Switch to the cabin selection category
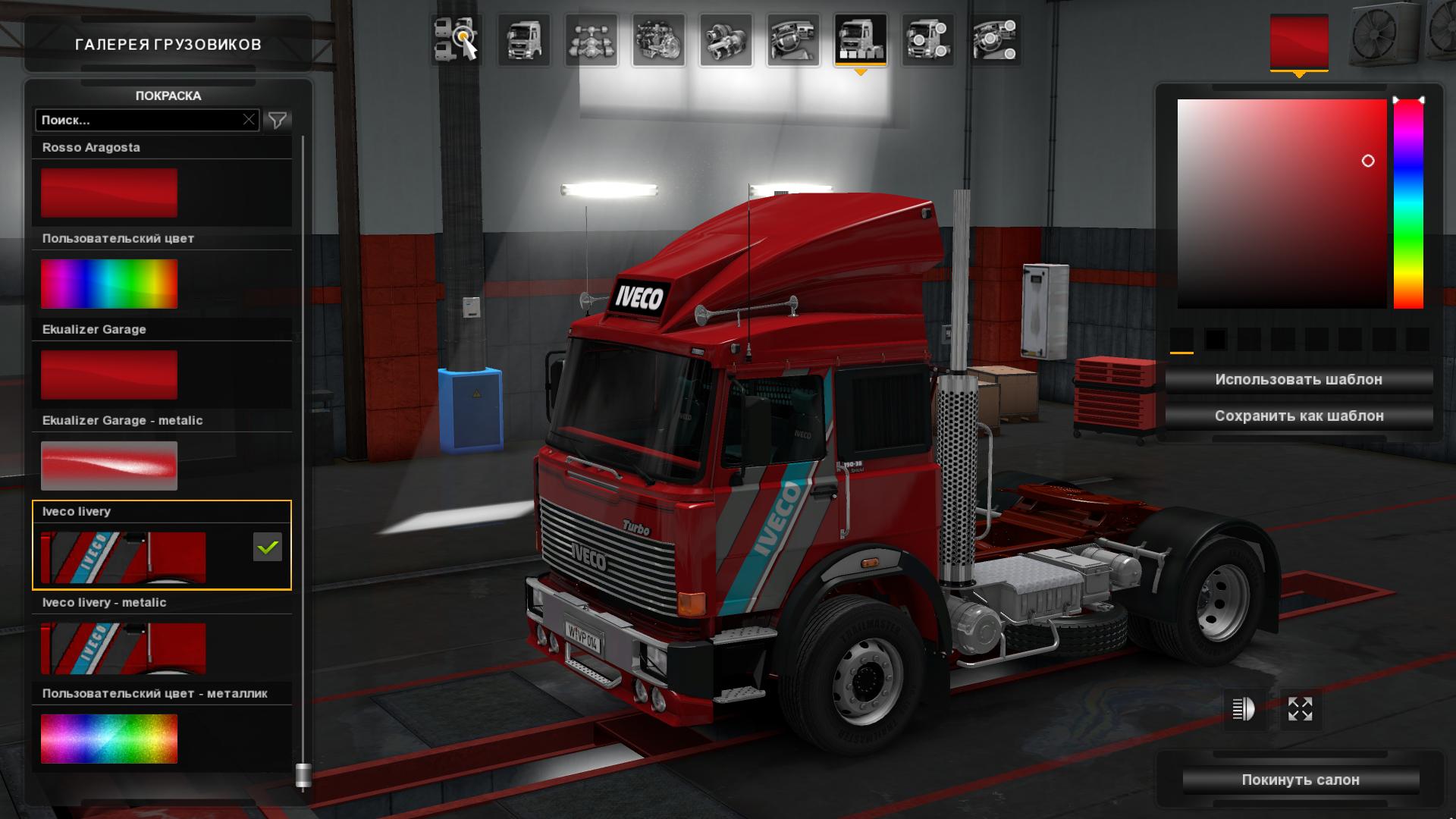Viewport: 1456px width, 819px height. tap(523, 40)
